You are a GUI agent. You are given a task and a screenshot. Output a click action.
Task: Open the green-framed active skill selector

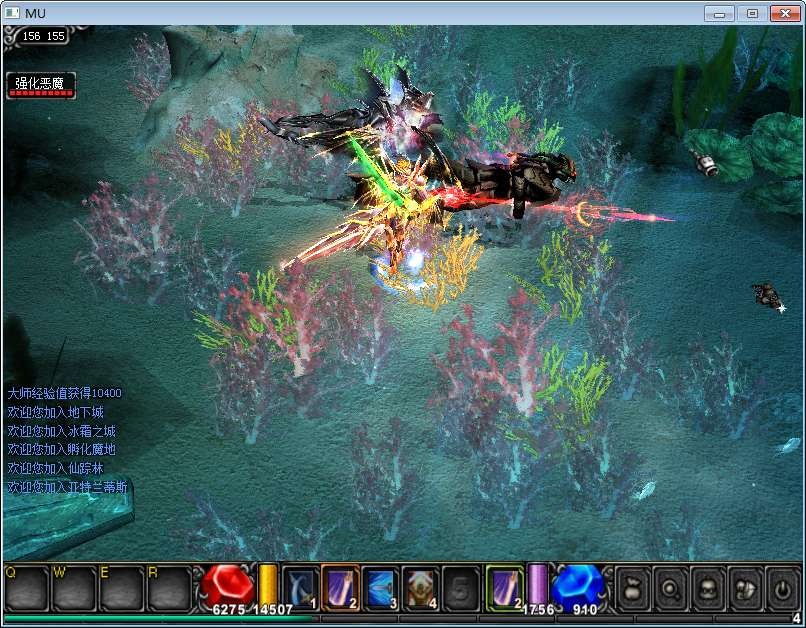click(505, 587)
